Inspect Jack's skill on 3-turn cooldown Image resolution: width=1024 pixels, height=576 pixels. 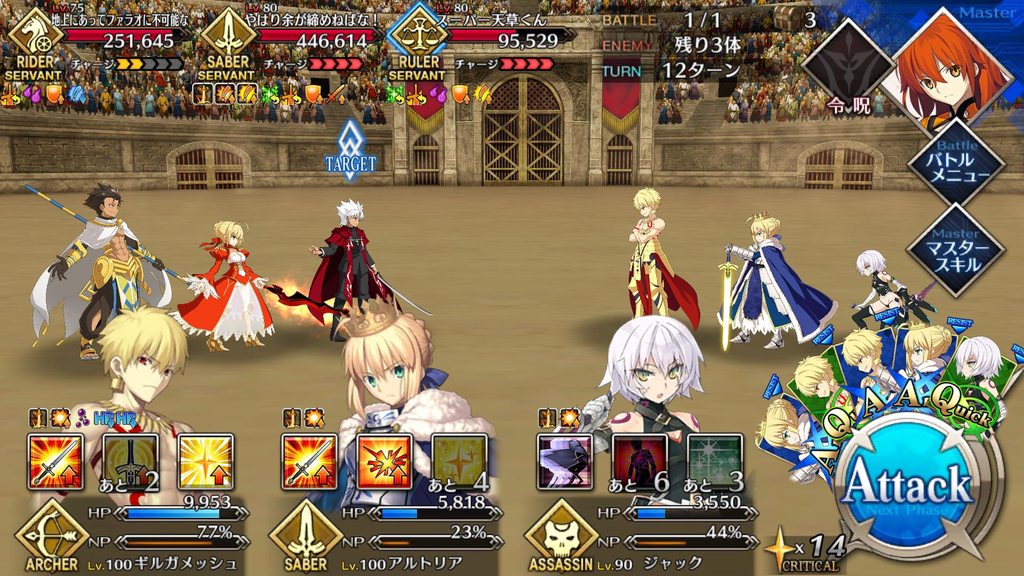tap(716, 461)
